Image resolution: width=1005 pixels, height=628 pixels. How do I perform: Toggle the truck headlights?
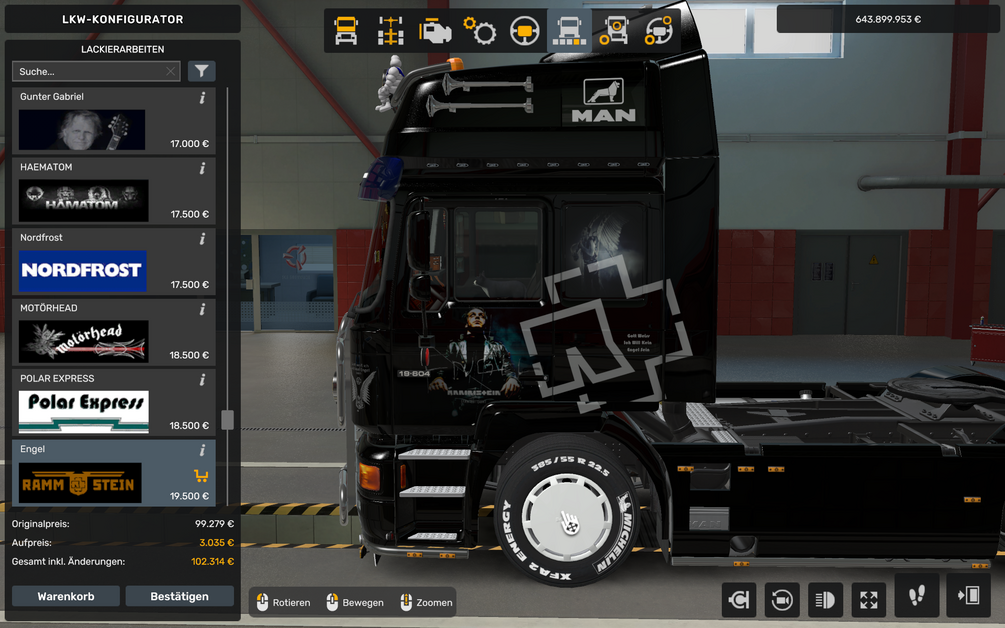[825, 600]
